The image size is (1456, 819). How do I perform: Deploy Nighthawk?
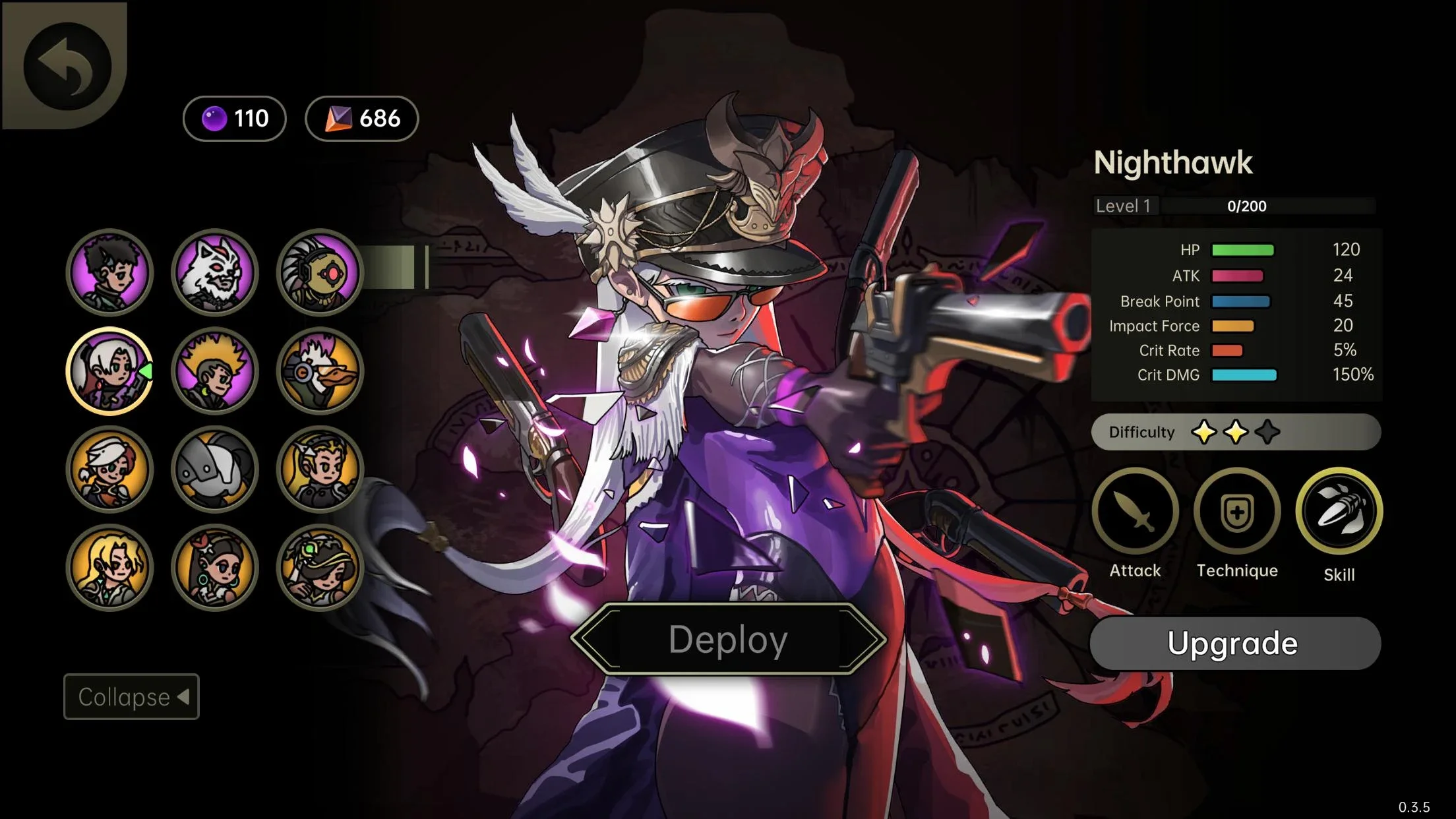tap(728, 639)
